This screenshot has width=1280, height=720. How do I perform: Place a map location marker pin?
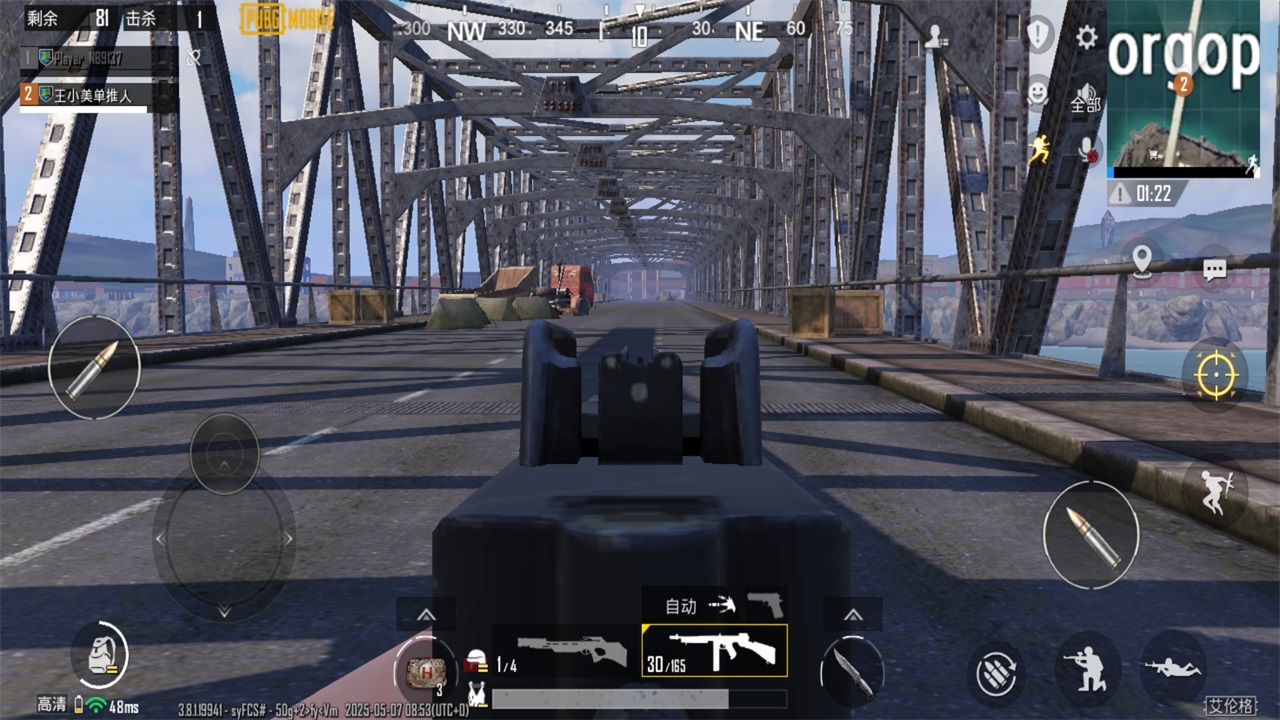[1142, 262]
